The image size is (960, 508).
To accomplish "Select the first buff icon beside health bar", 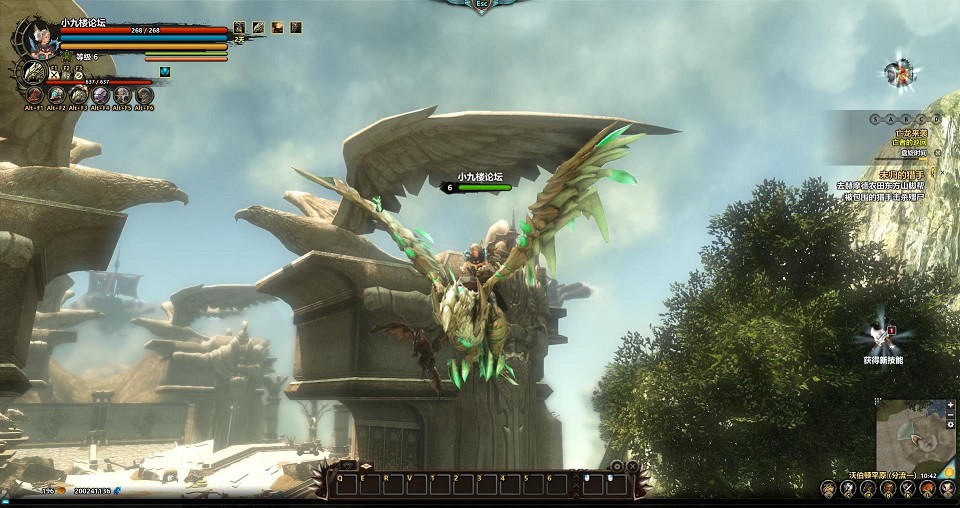I will (x=239, y=27).
